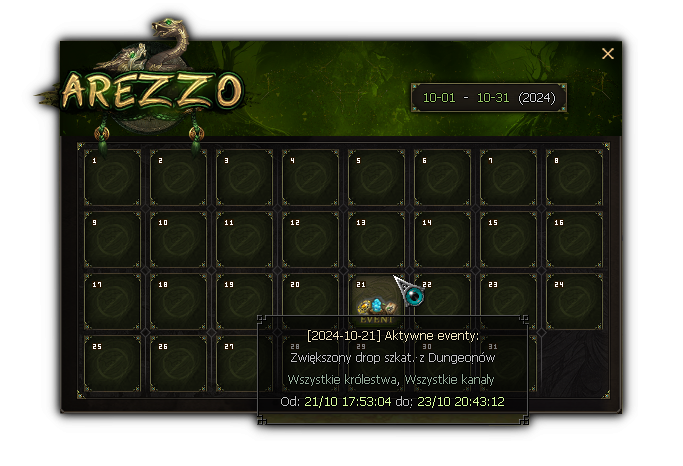Select calendar day 19
This screenshot has width=683, height=466.
[x=244, y=301]
